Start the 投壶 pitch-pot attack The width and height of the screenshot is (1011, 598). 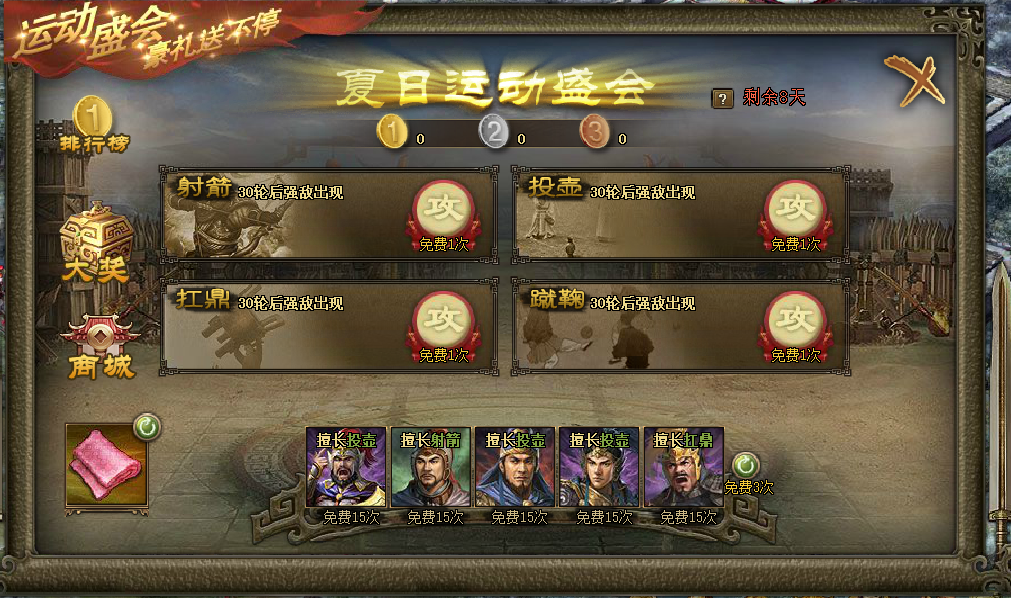796,209
